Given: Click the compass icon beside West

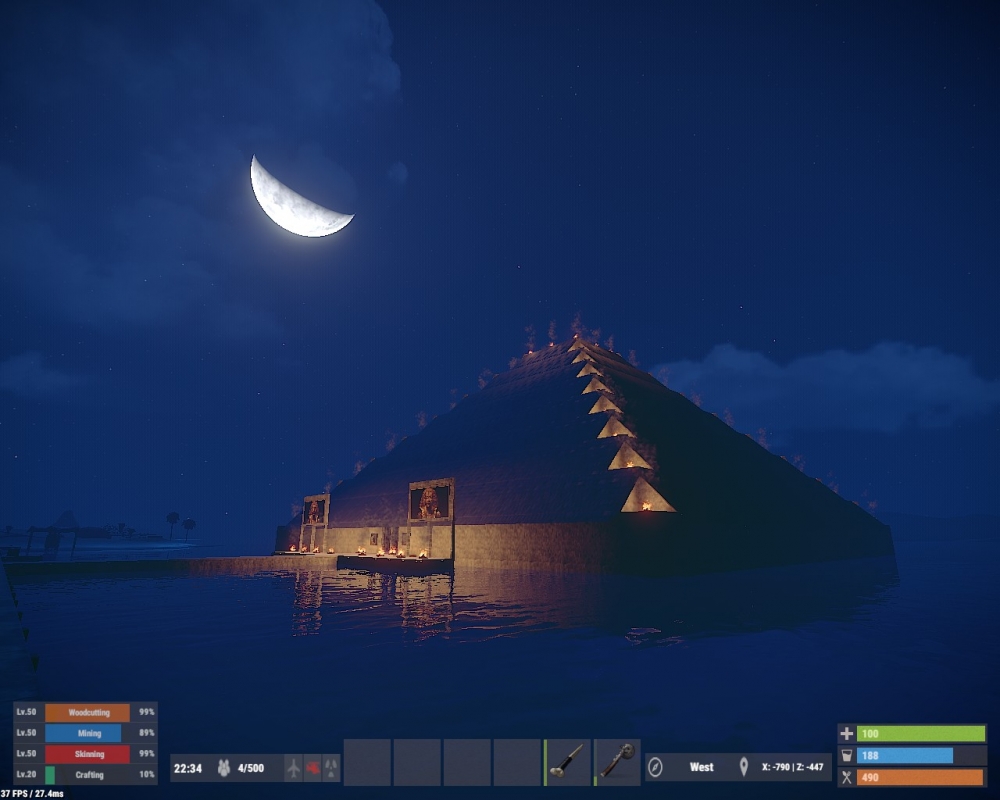Looking at the screenshot, I should (656, 768).
